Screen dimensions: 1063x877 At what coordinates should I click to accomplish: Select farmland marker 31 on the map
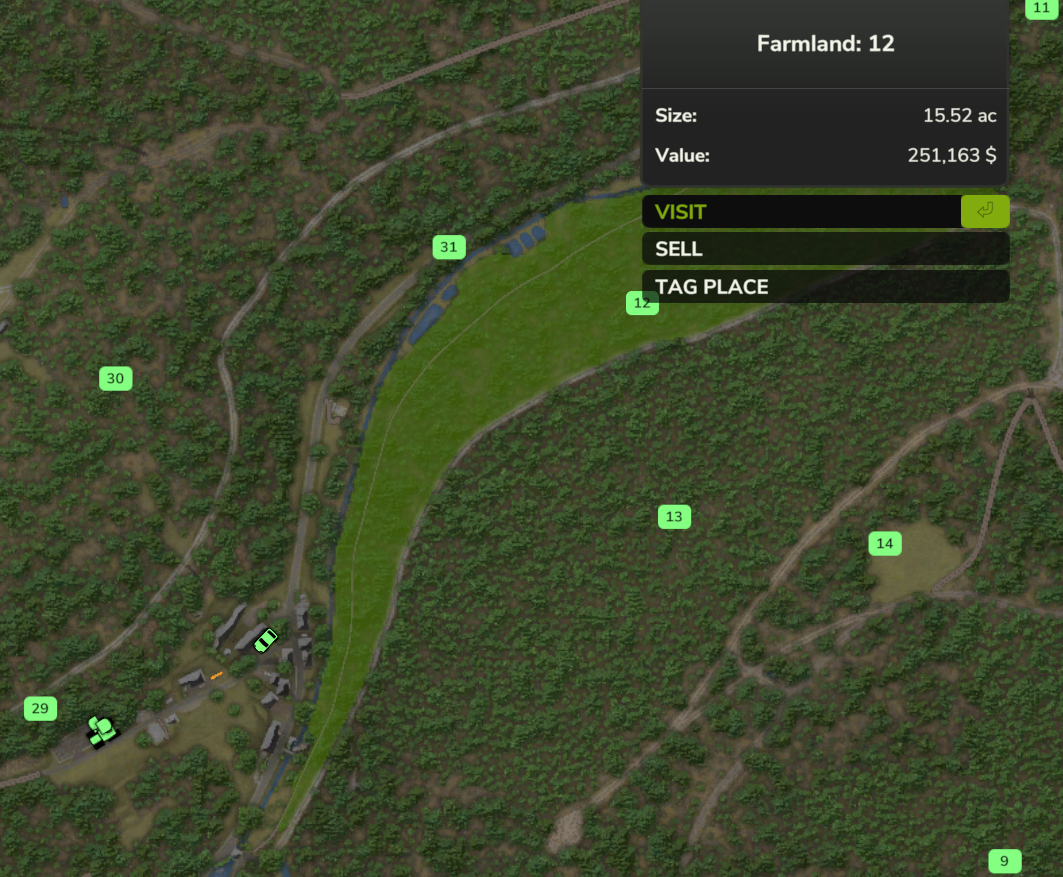[449, 247]
